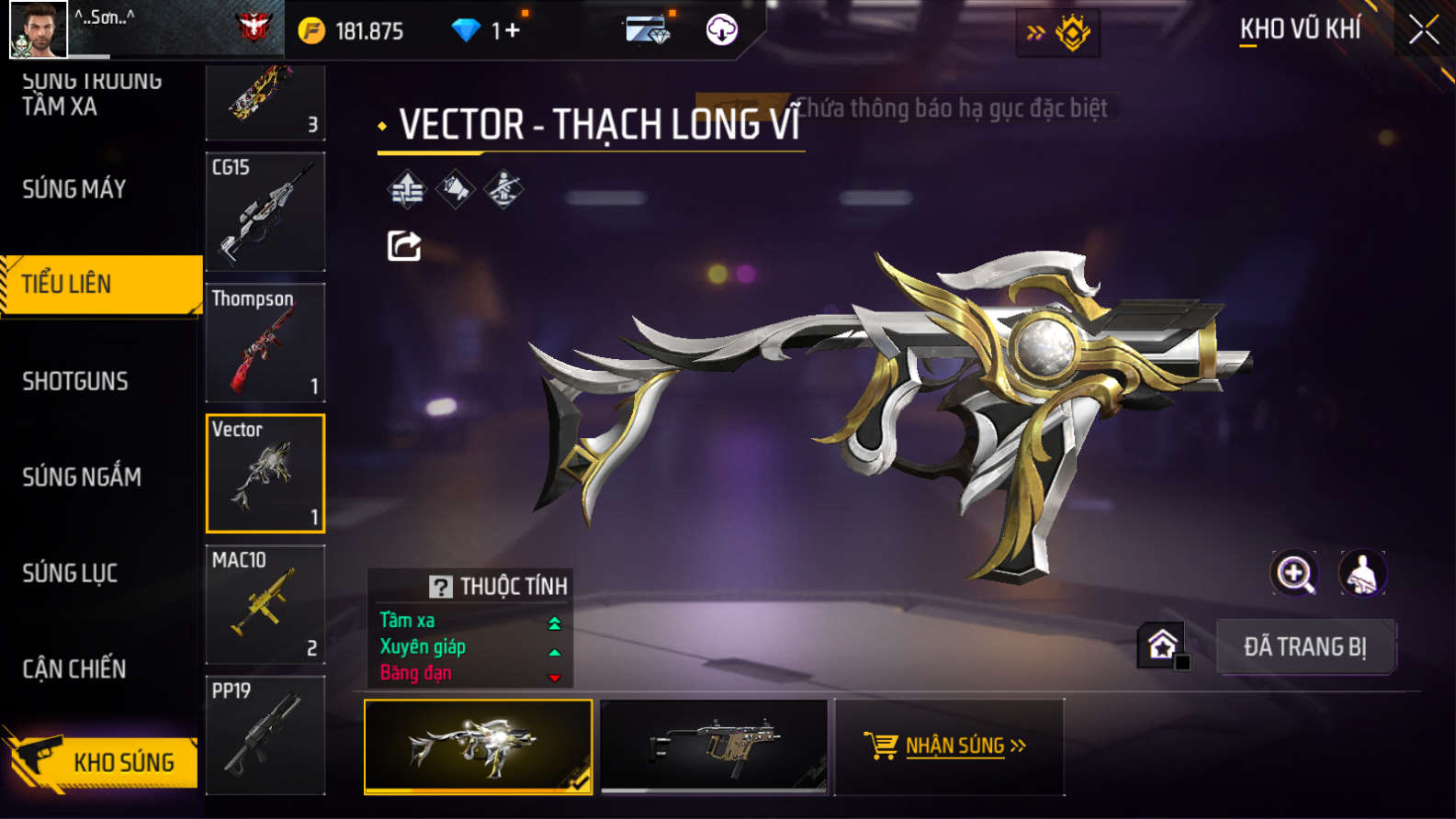Add more diamonds with the plus button

coord(506,30)
